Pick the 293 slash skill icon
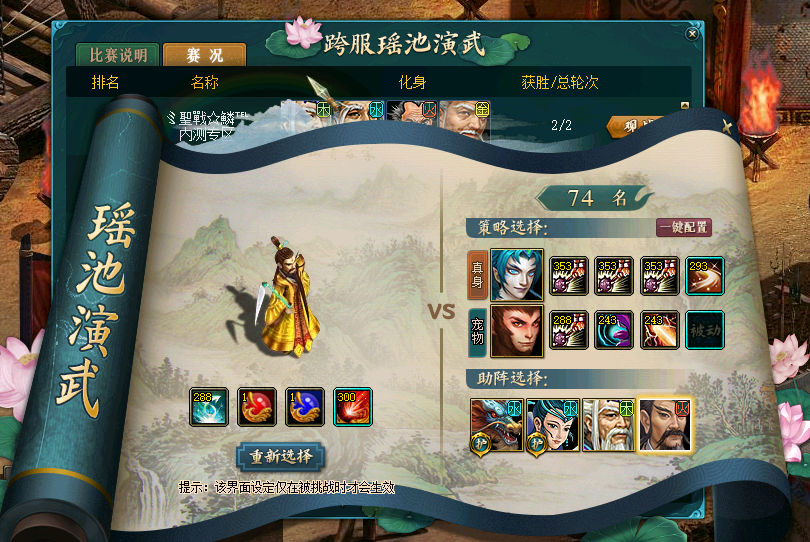810x542 pixels. [705, 275]
